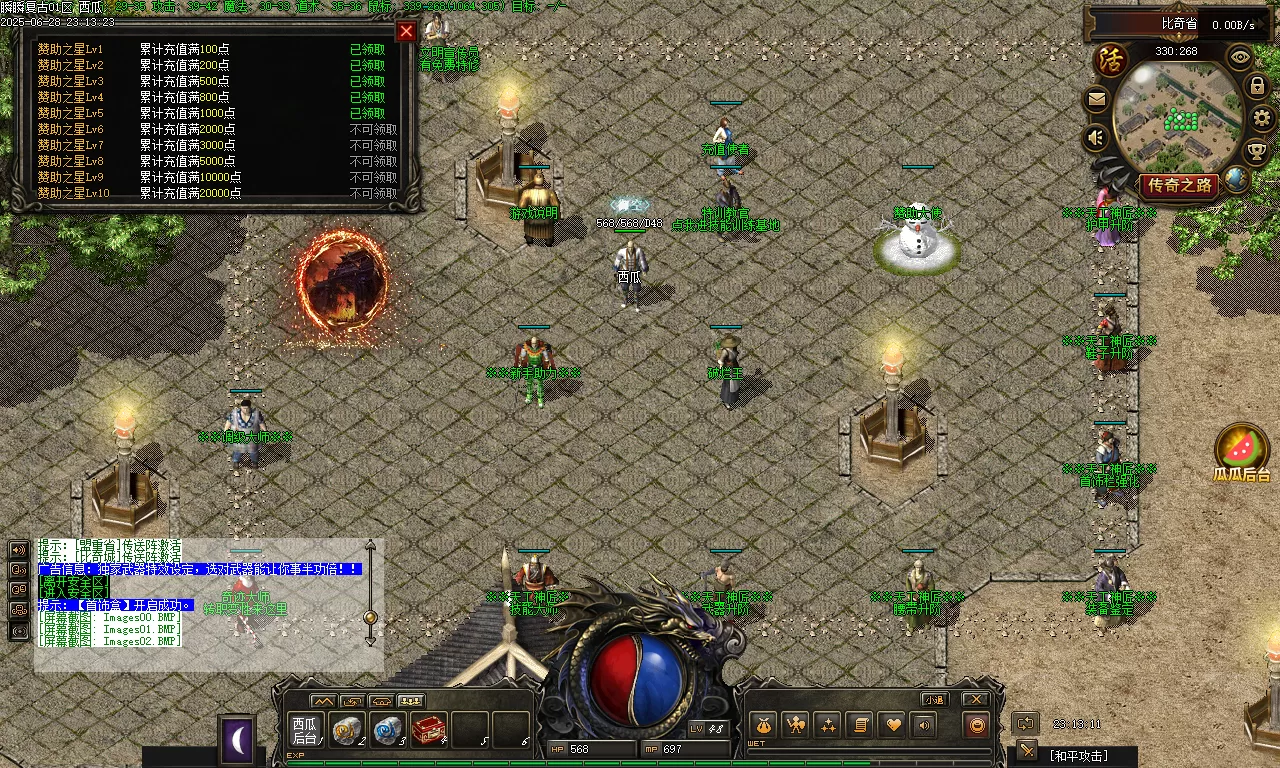Click the padlock icon
This screenshot has height=768, width=1280.
click(1257, 87)
